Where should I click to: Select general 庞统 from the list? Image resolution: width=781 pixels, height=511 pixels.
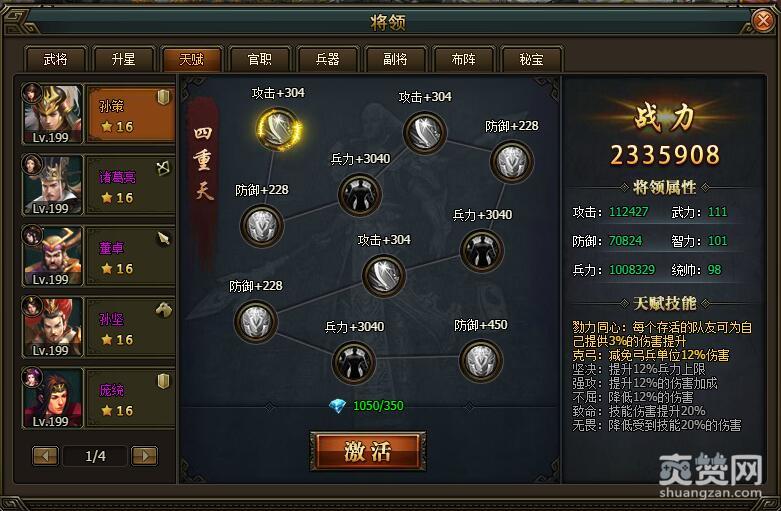98,397
